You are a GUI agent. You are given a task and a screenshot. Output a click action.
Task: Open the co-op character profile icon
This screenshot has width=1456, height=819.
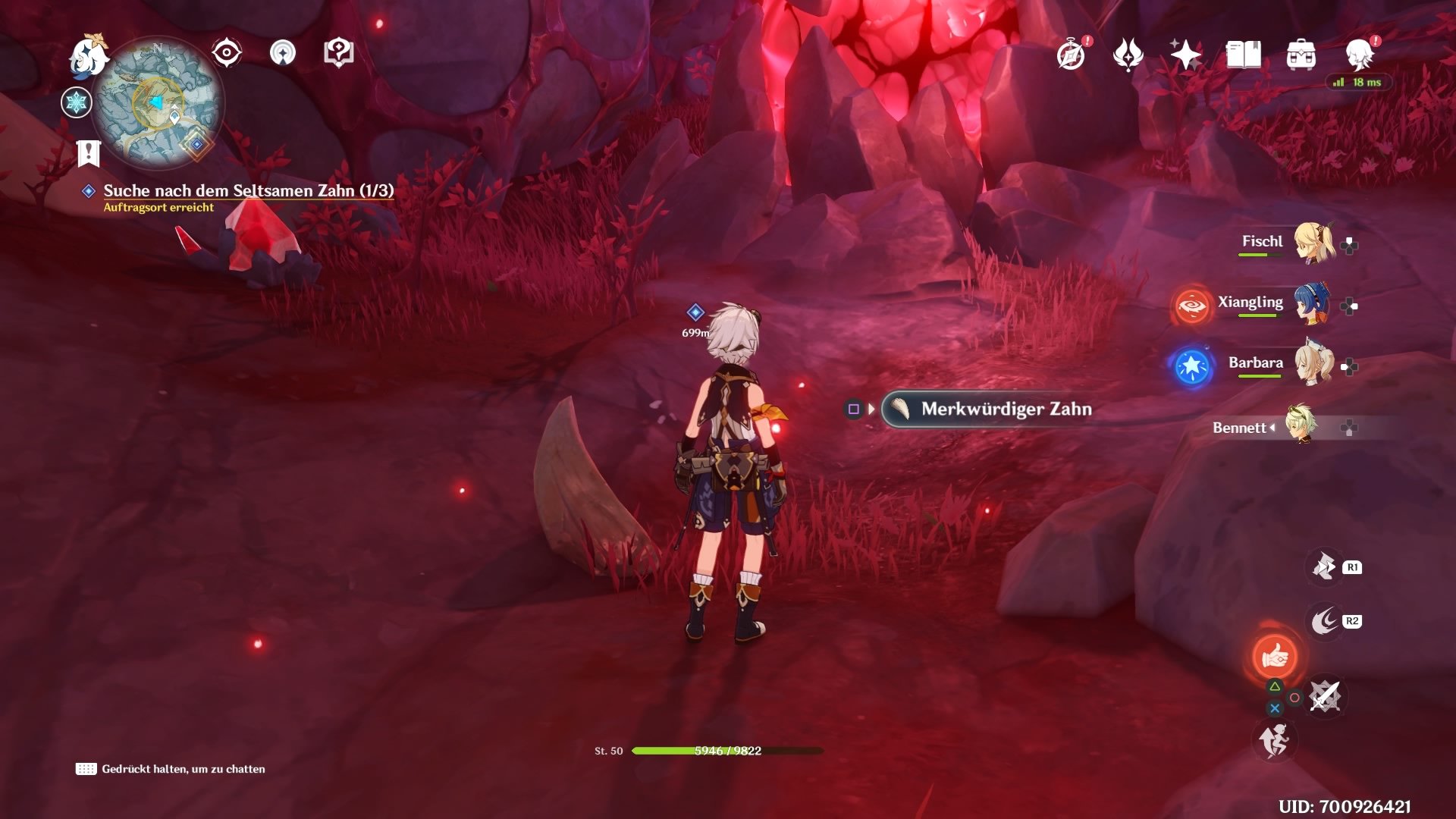pyautogui.click(x=1359, y=55)
